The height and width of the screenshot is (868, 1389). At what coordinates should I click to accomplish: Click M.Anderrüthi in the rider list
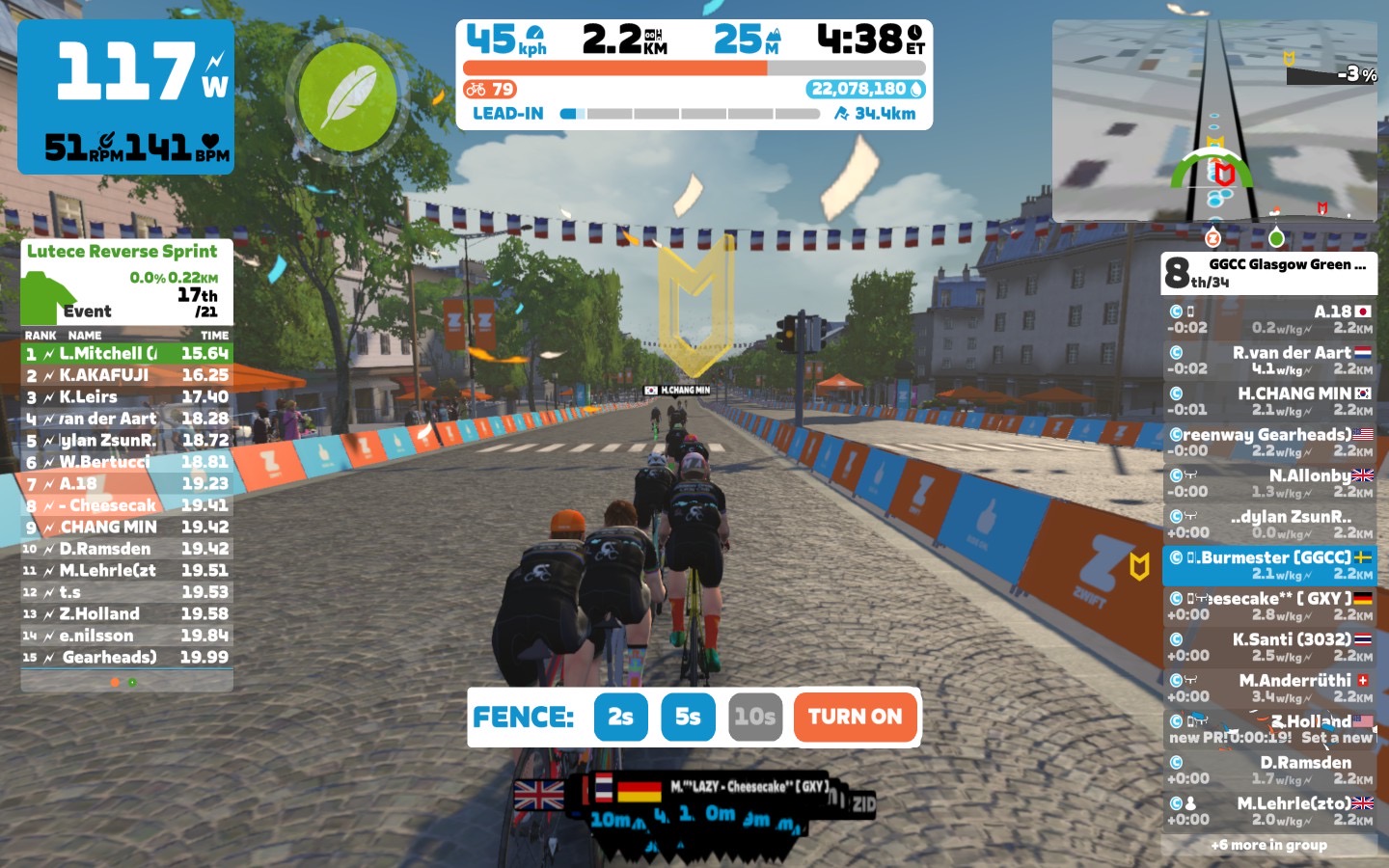pos(1269,688)
